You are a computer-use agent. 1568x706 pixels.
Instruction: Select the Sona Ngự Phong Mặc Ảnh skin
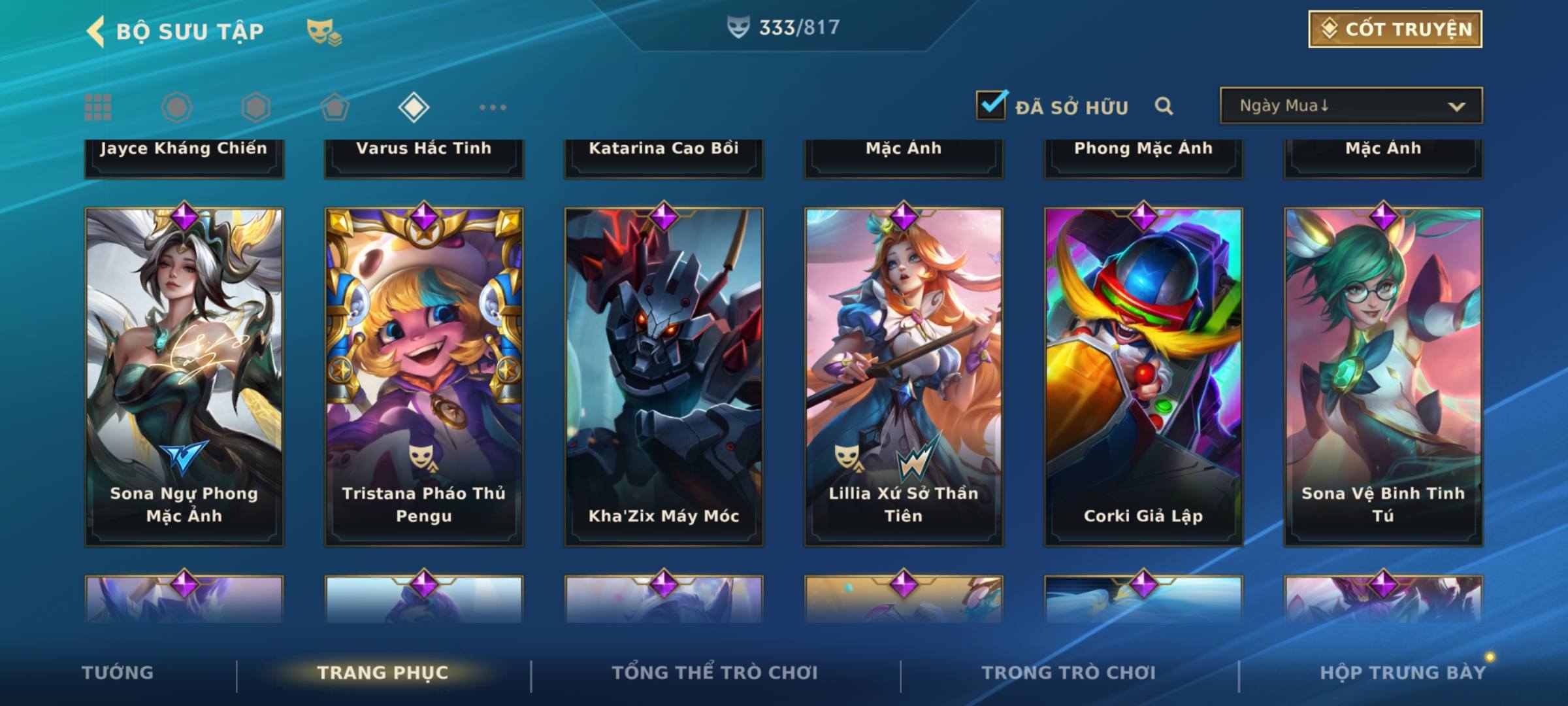(x=184, y=377)
